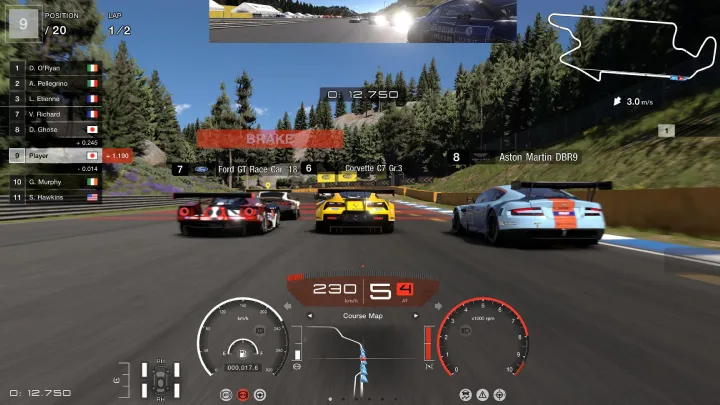720x405 pixels.
Task: Switch to the next display right of Course Map
Action: coord(416,316)
